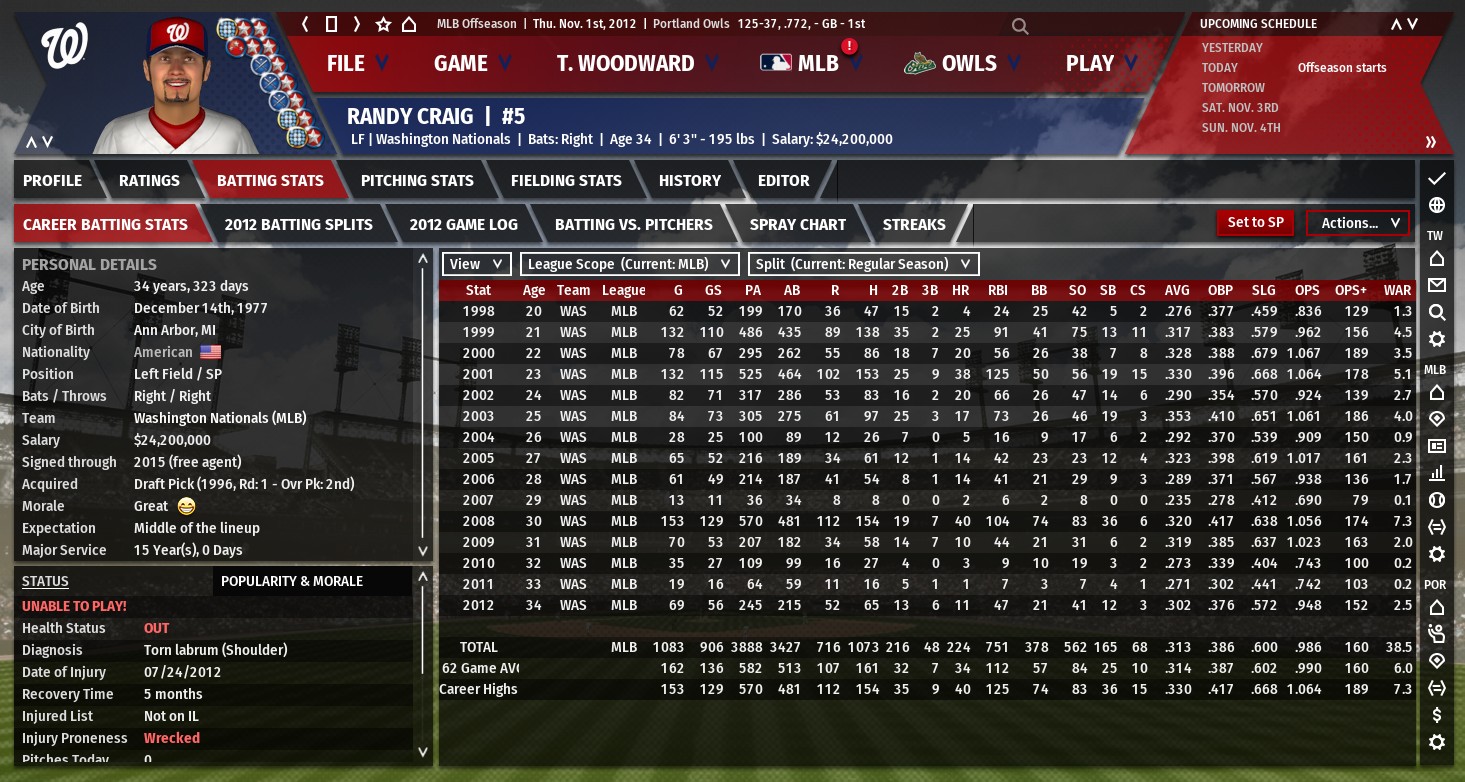Screen dimensions: 1465x782
Task: Show the PITCHING STATS tab
Action: point(417,181)
